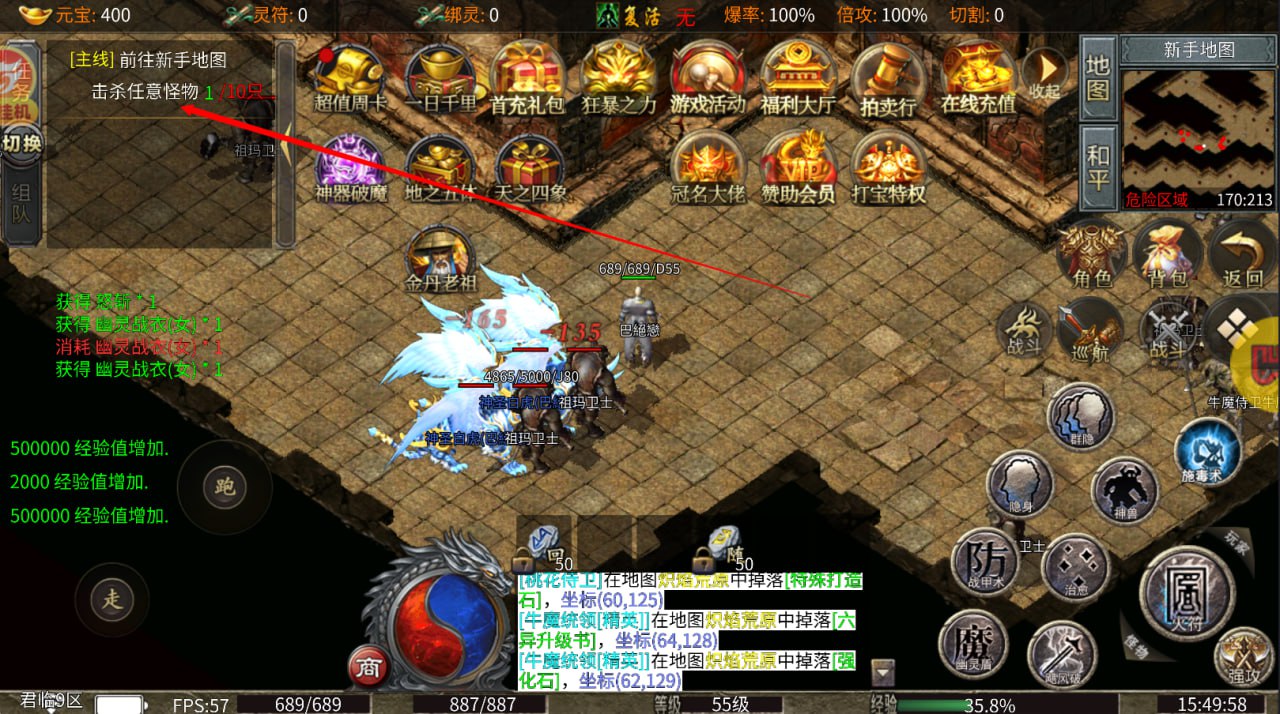Image resolution: width=1280 pixels, height=714 pixels.
Task: Open the 商 shop button
Action: (x=368, y=668)
